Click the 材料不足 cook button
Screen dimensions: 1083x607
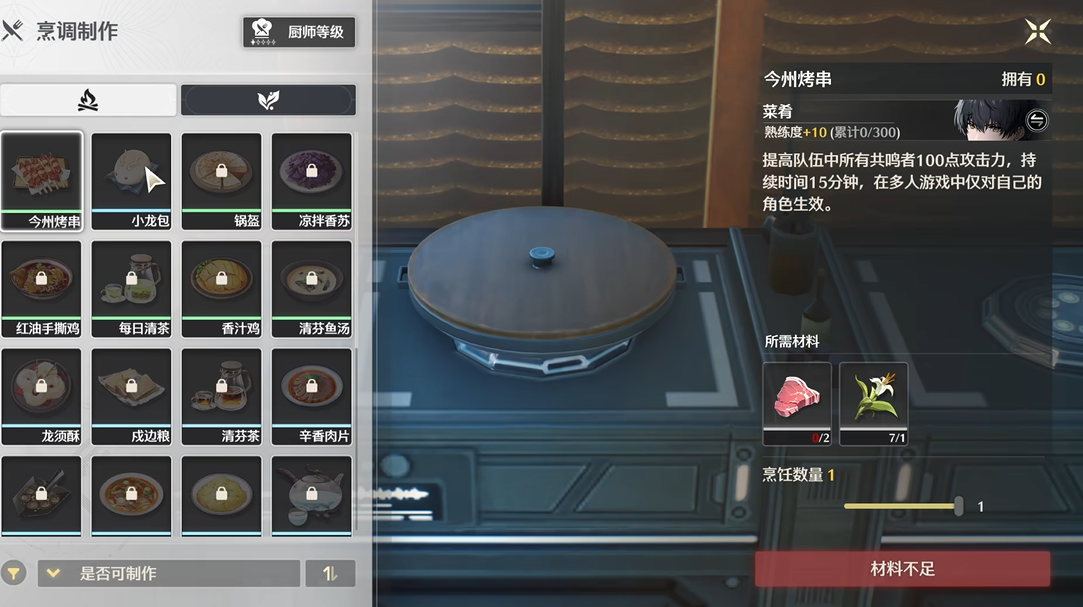pos(902,569)
